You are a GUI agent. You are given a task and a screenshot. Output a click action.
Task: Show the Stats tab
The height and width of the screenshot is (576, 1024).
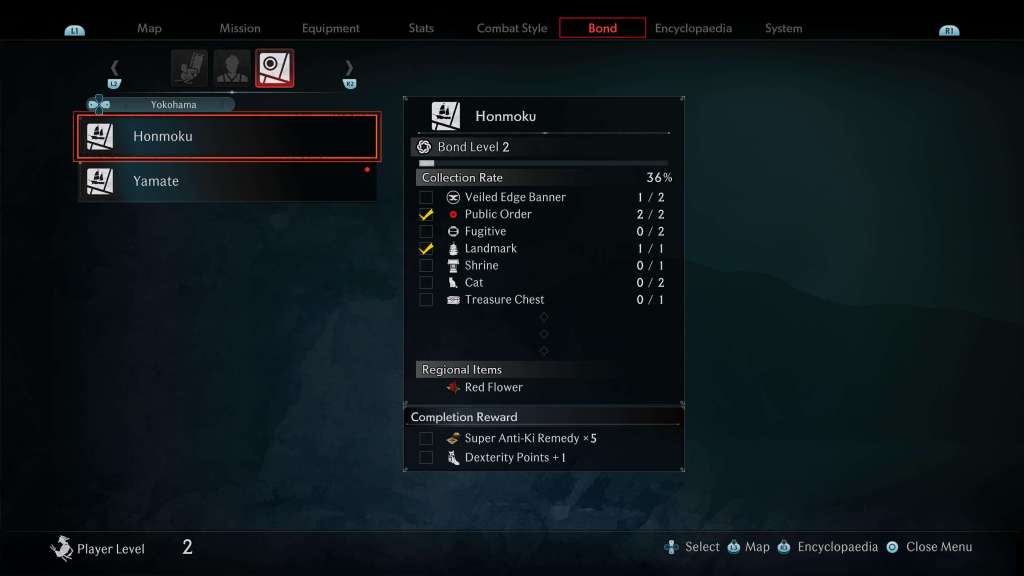[x=421, y=28]
